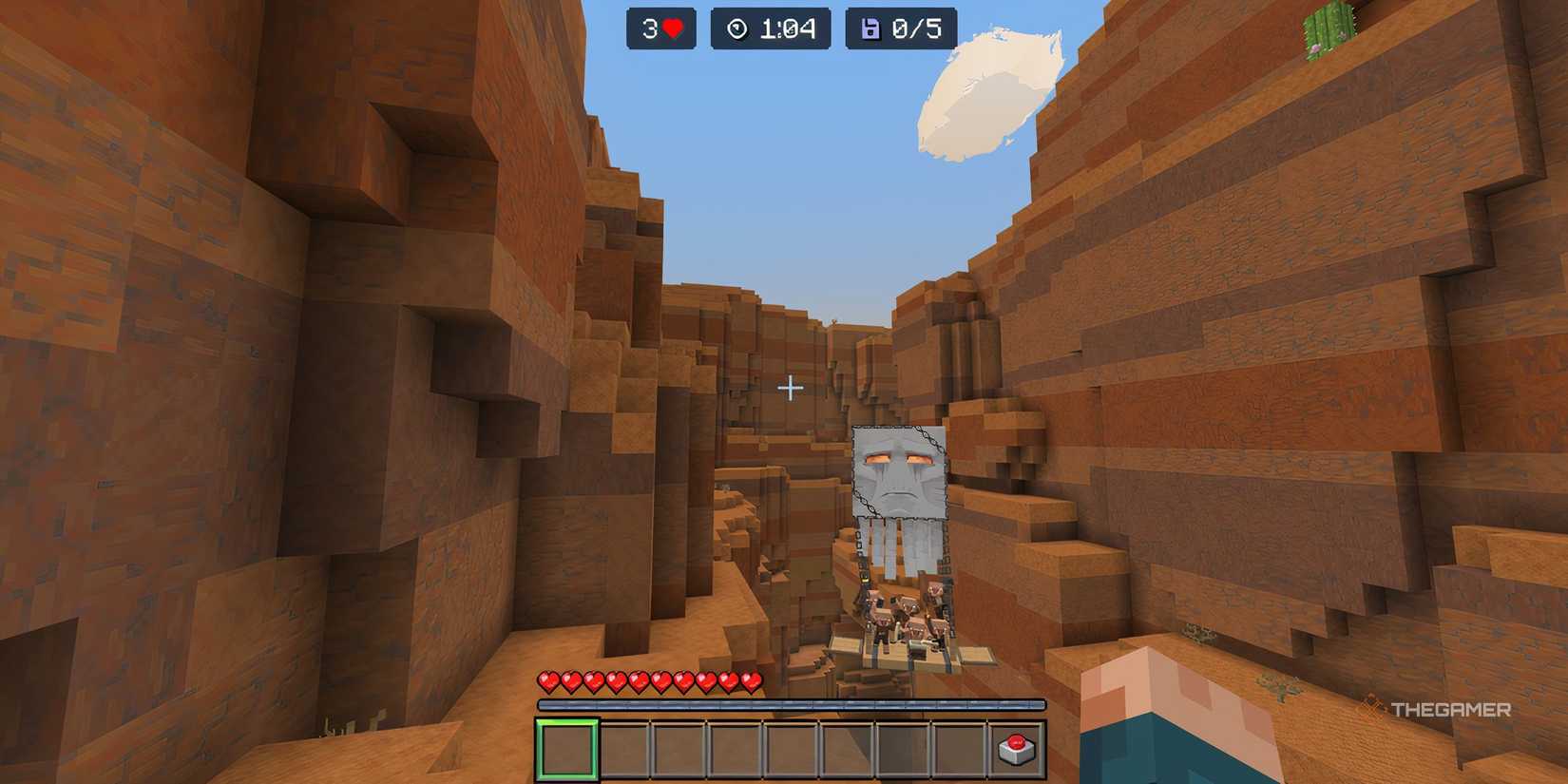Image resolution: width=1568 pixels, height=784 pixels.
Task: Select the currently highlighted first hotbar slot
Action: 567,747
